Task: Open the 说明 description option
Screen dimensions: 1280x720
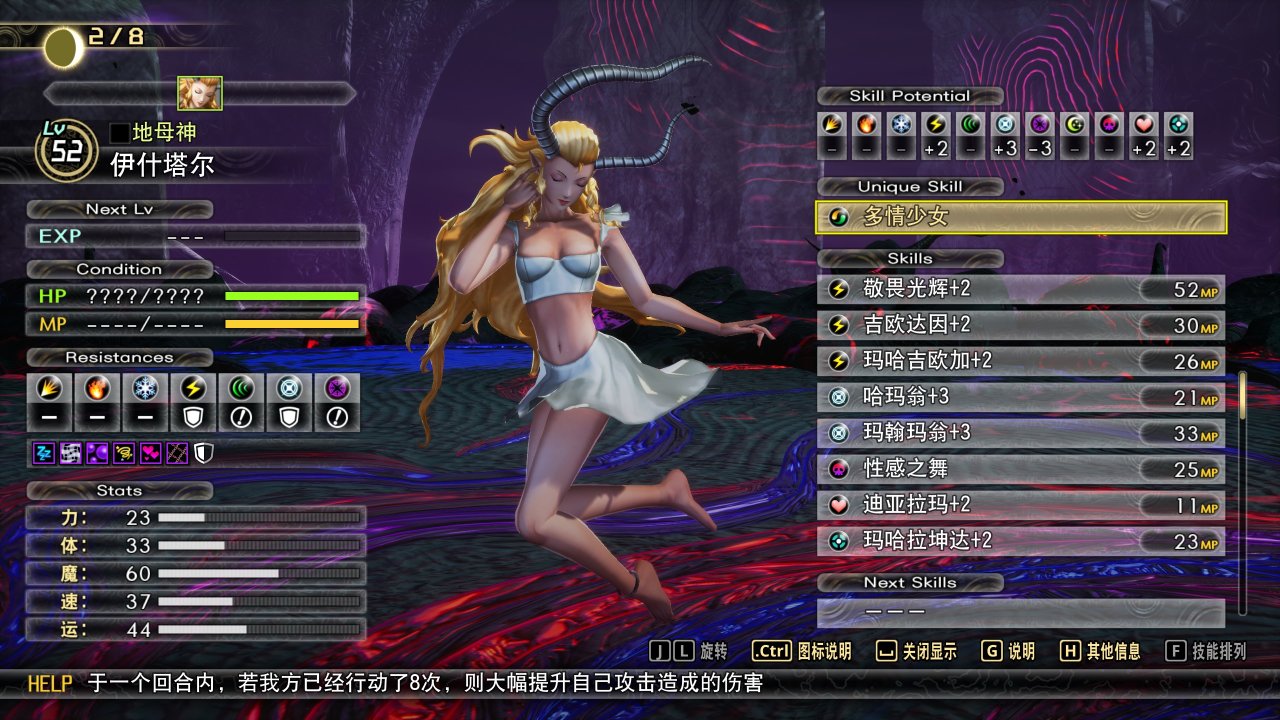Action: pos(1008,651)
